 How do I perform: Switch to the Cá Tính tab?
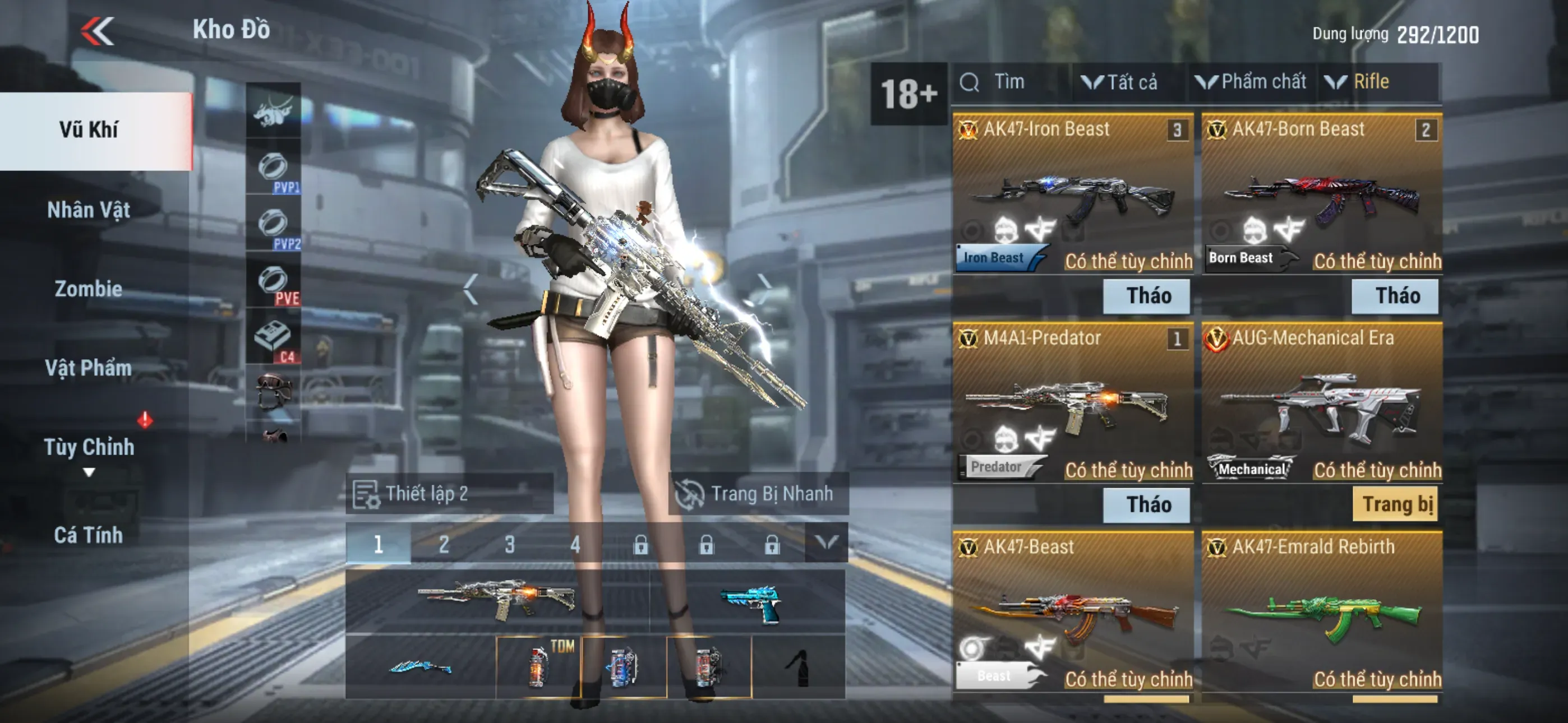click(x=89, y=535)
